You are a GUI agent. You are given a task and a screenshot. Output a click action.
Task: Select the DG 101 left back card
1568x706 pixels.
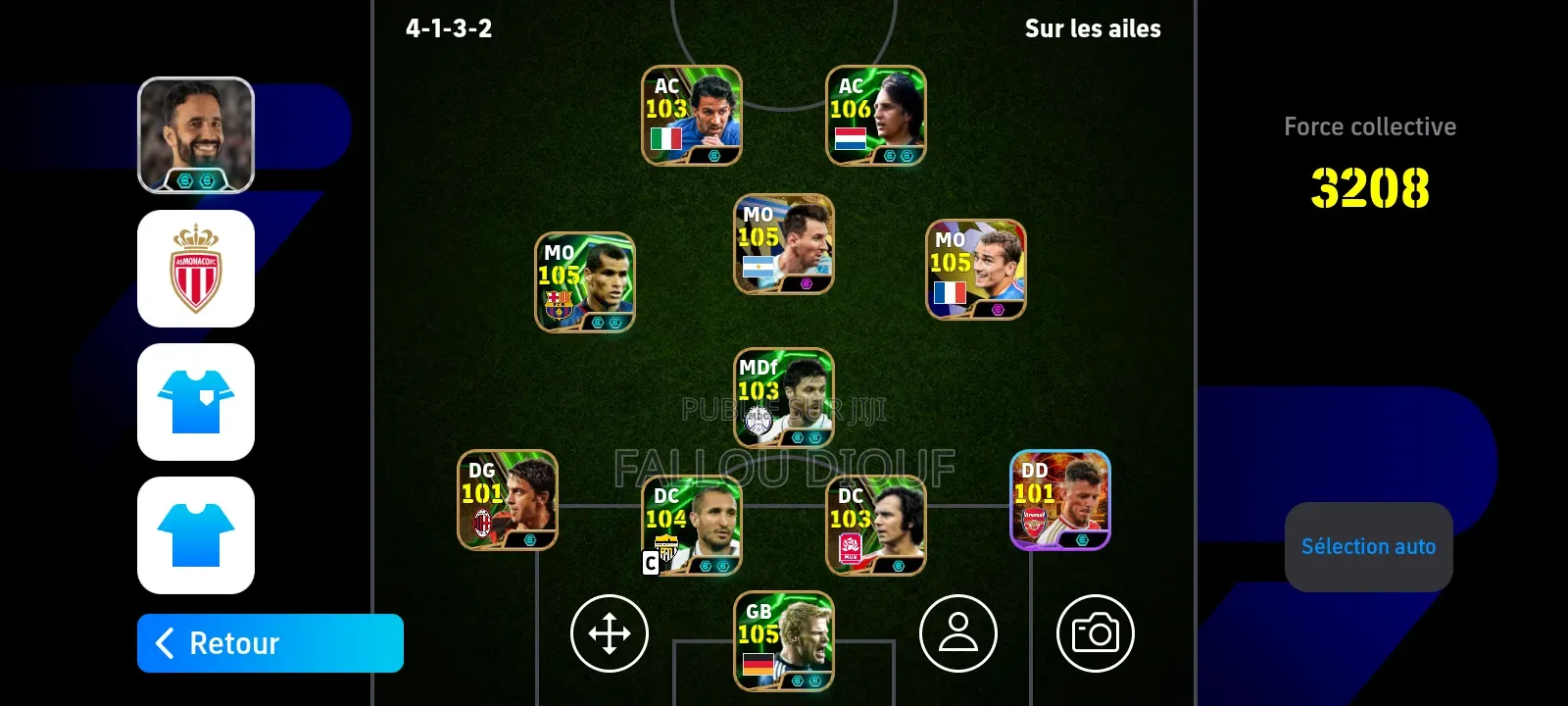coord(507,497)
